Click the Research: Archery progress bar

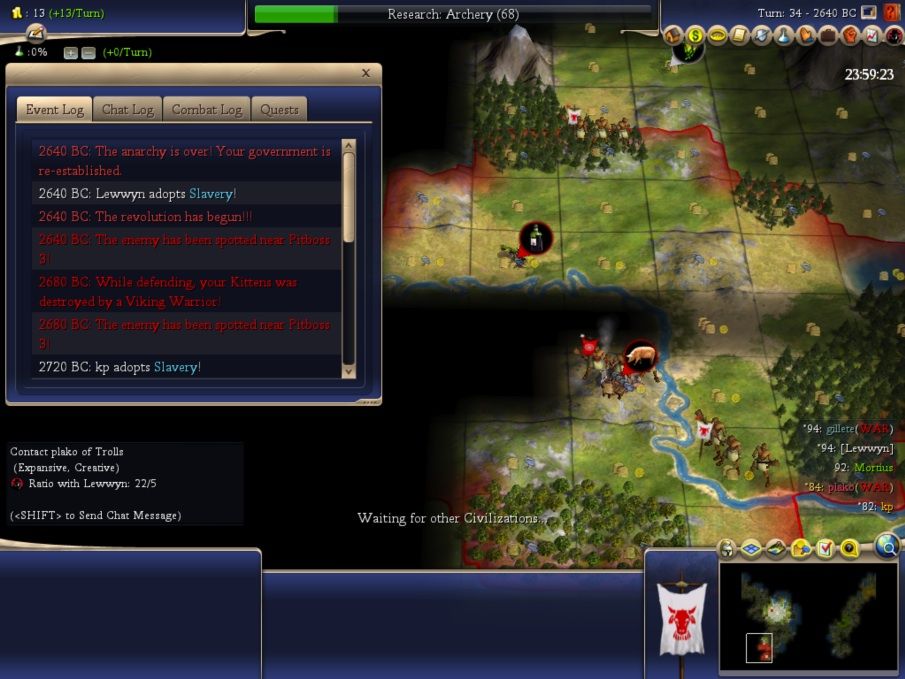(x=452, y=14)
